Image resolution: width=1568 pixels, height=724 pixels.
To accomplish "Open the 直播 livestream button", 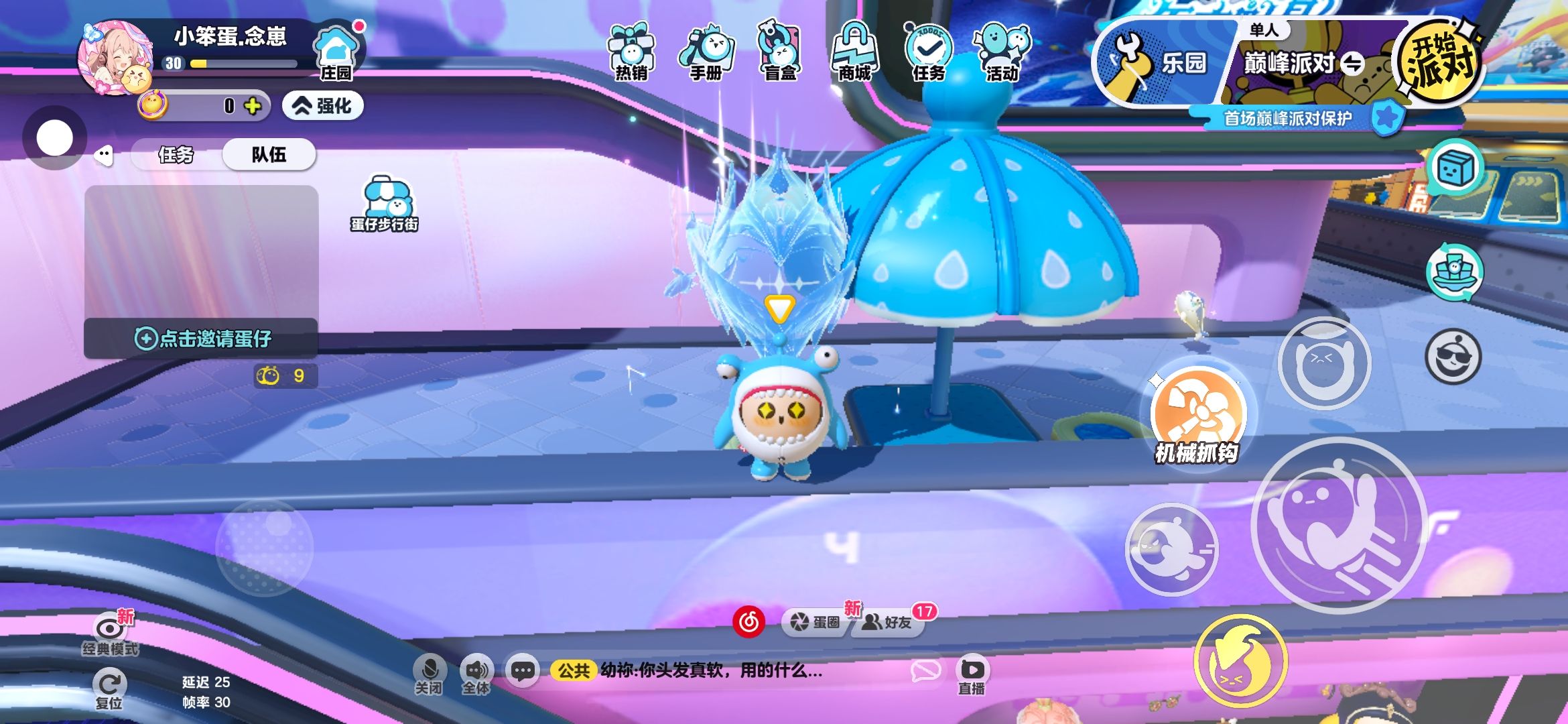I will (972, 676).
